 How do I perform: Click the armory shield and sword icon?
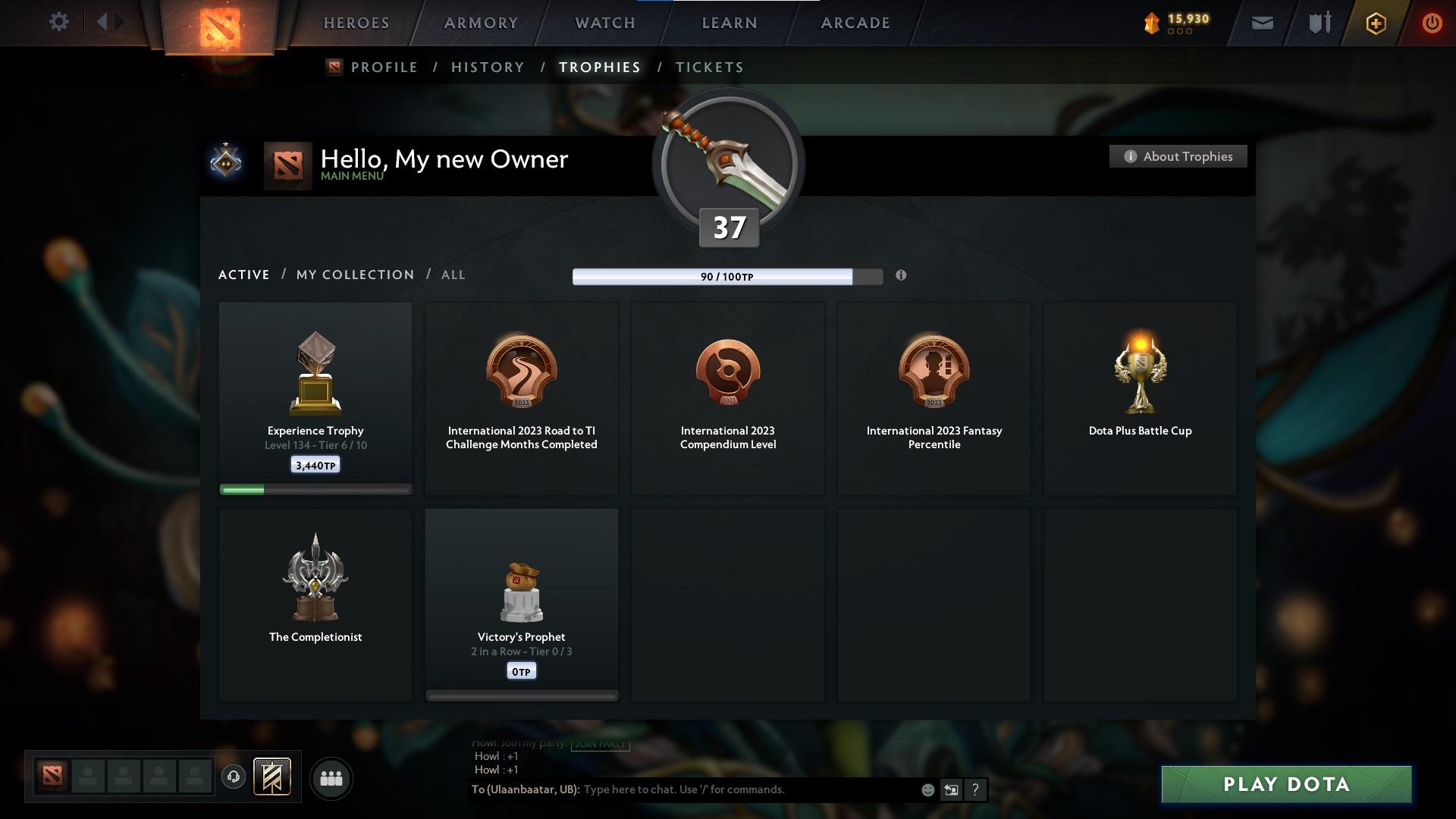pyautogui.click(x=1319, y=23)
